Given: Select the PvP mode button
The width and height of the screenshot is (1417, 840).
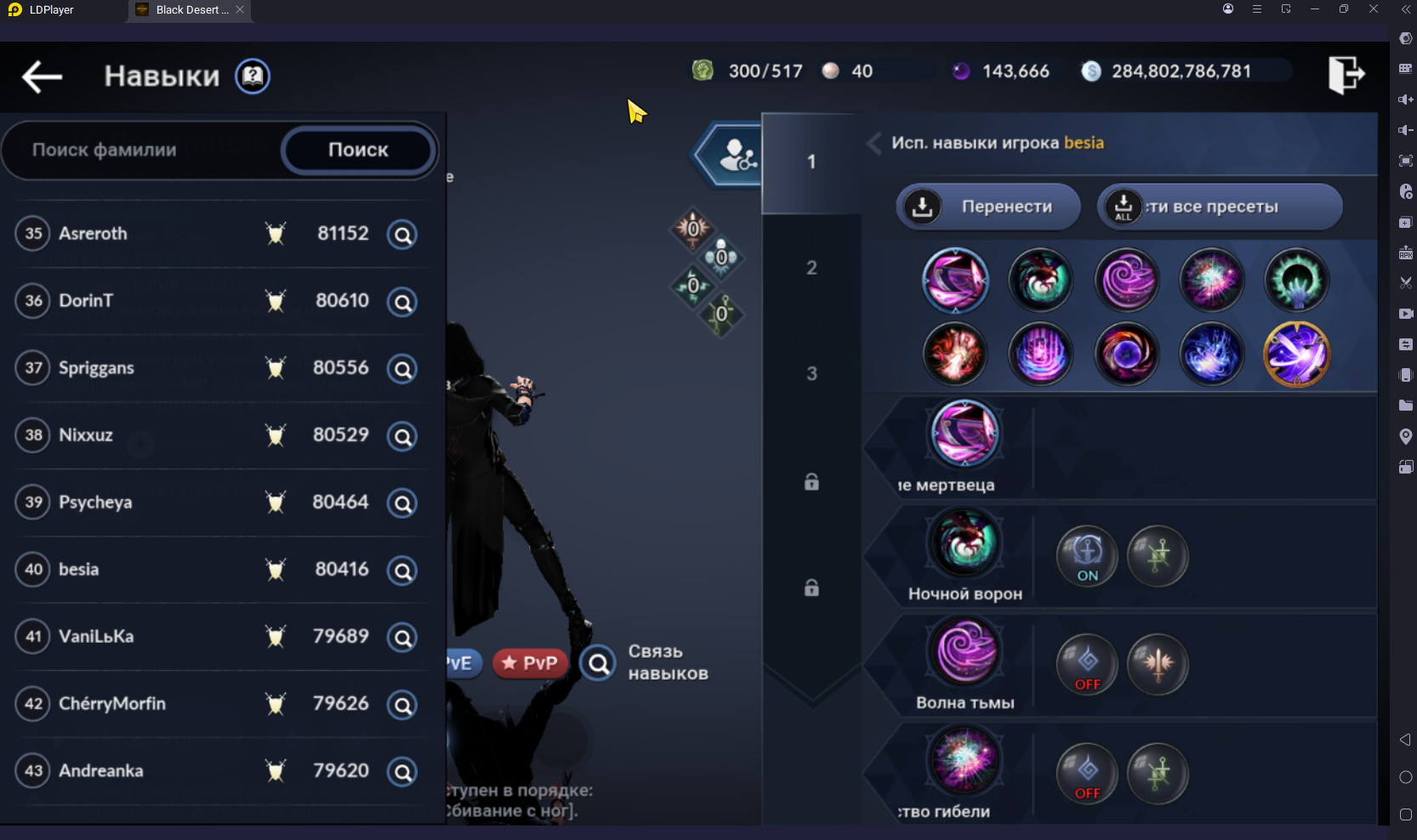Looking at the screenshot, I should pos(530,663).
